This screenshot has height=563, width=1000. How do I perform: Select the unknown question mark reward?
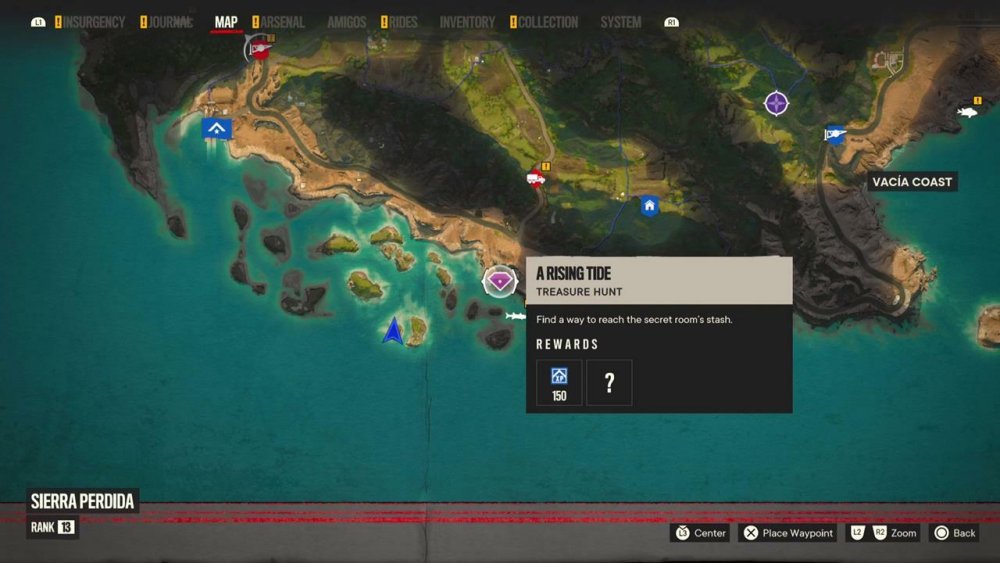tap(609, 382)
